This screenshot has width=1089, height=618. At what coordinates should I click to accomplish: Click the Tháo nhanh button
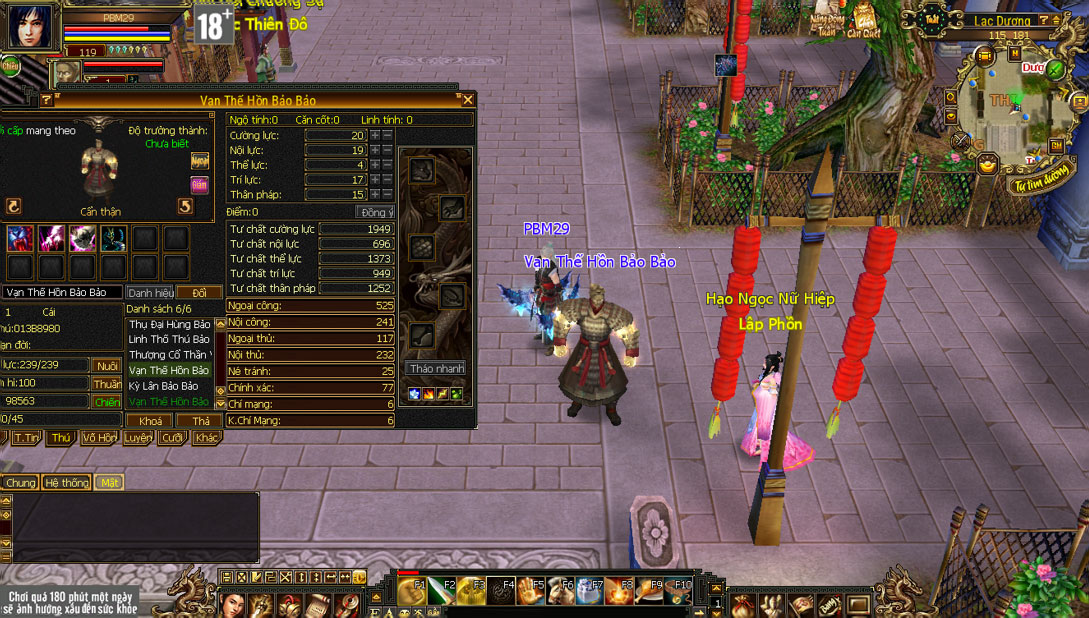pyautogui.click(x=436, y=368)
